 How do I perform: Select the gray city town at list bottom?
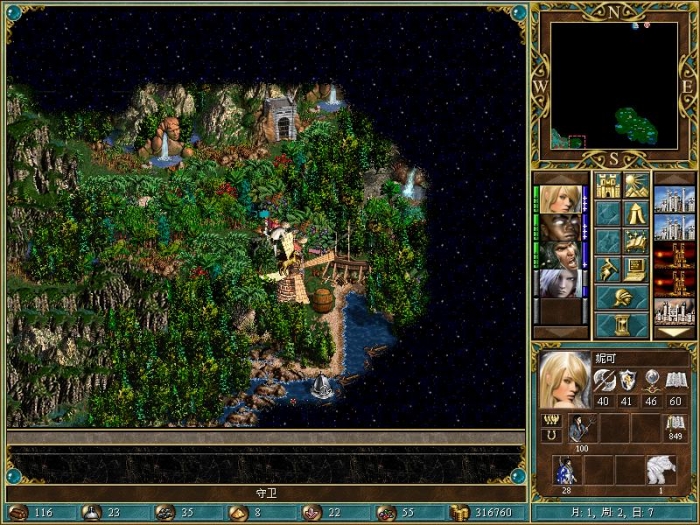(x=673, y=311)
